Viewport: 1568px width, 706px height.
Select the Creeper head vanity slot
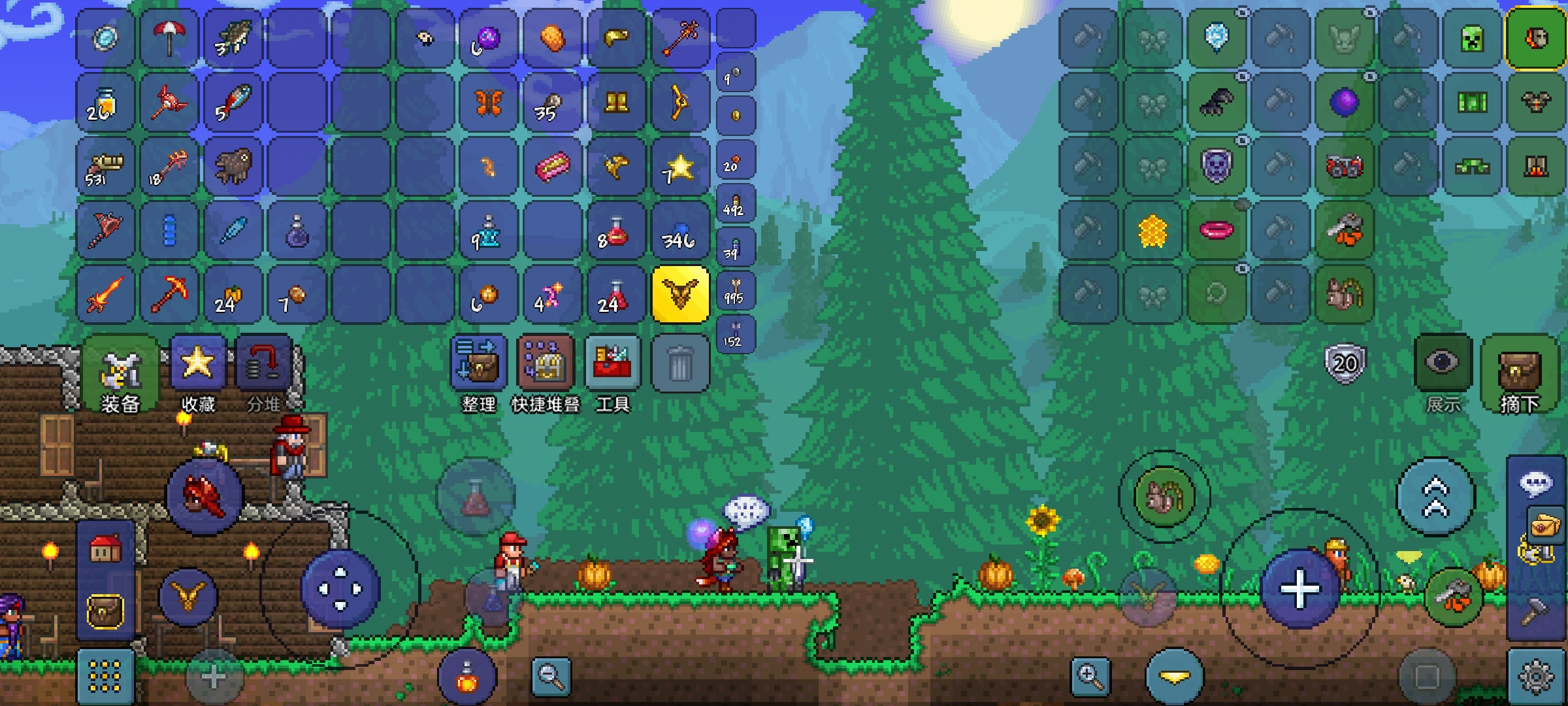point(1472,38)
